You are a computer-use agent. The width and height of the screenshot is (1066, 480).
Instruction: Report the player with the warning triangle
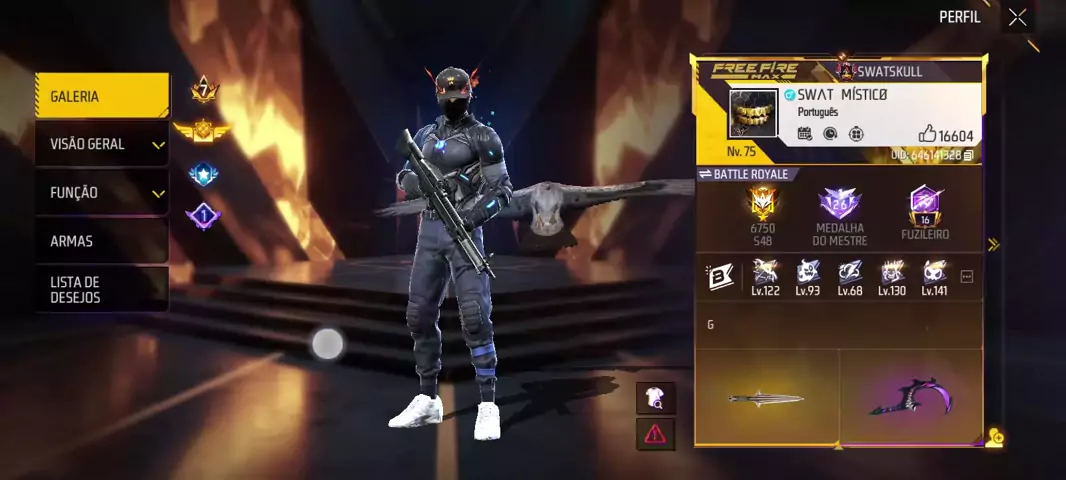point(655,434)
